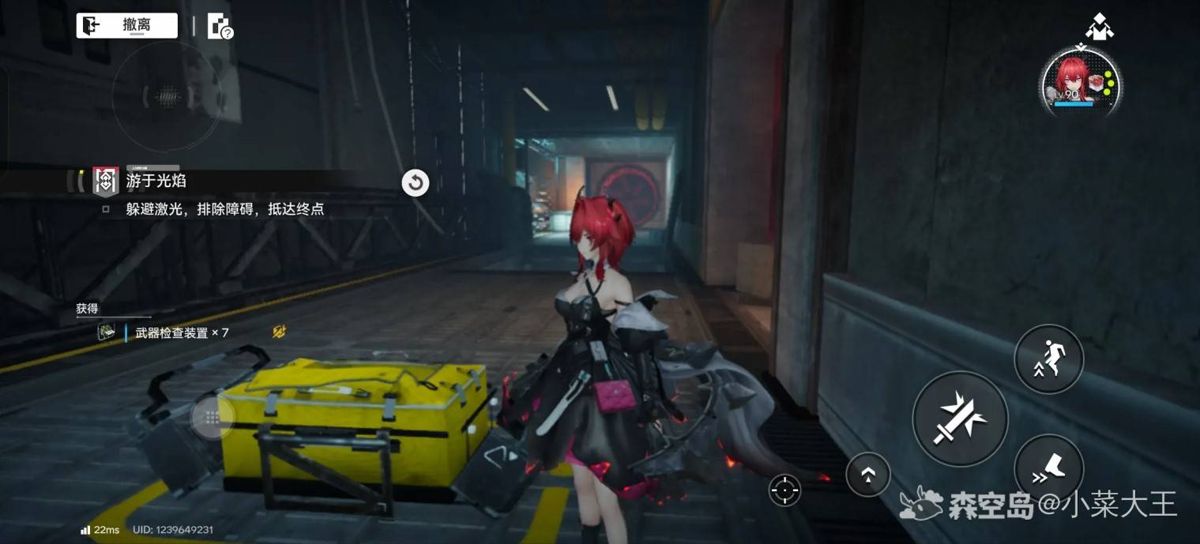
Task: Click the circular restart arrow button
Action: tap(415, 182)
